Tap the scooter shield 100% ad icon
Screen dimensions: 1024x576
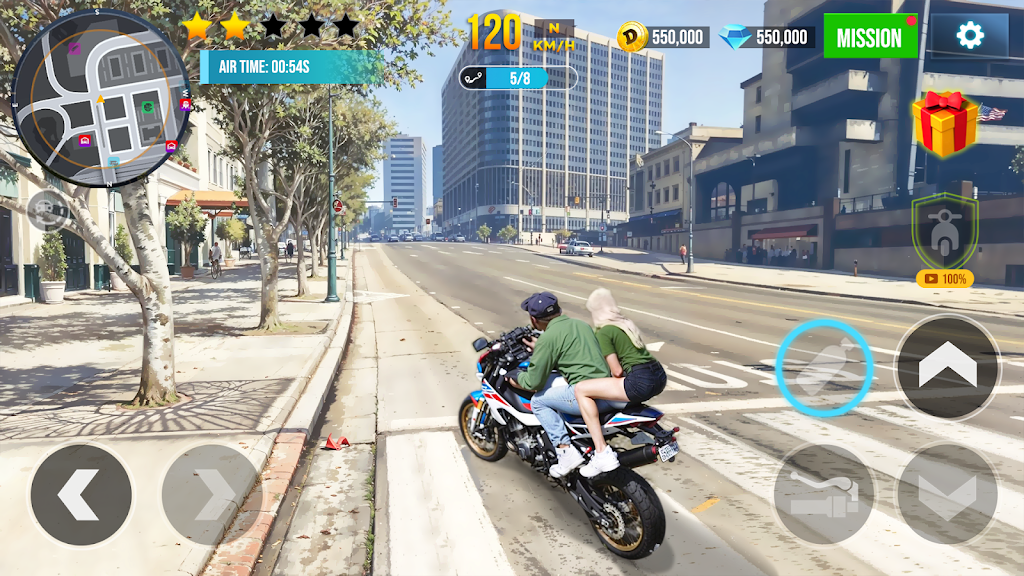[944, 238]
